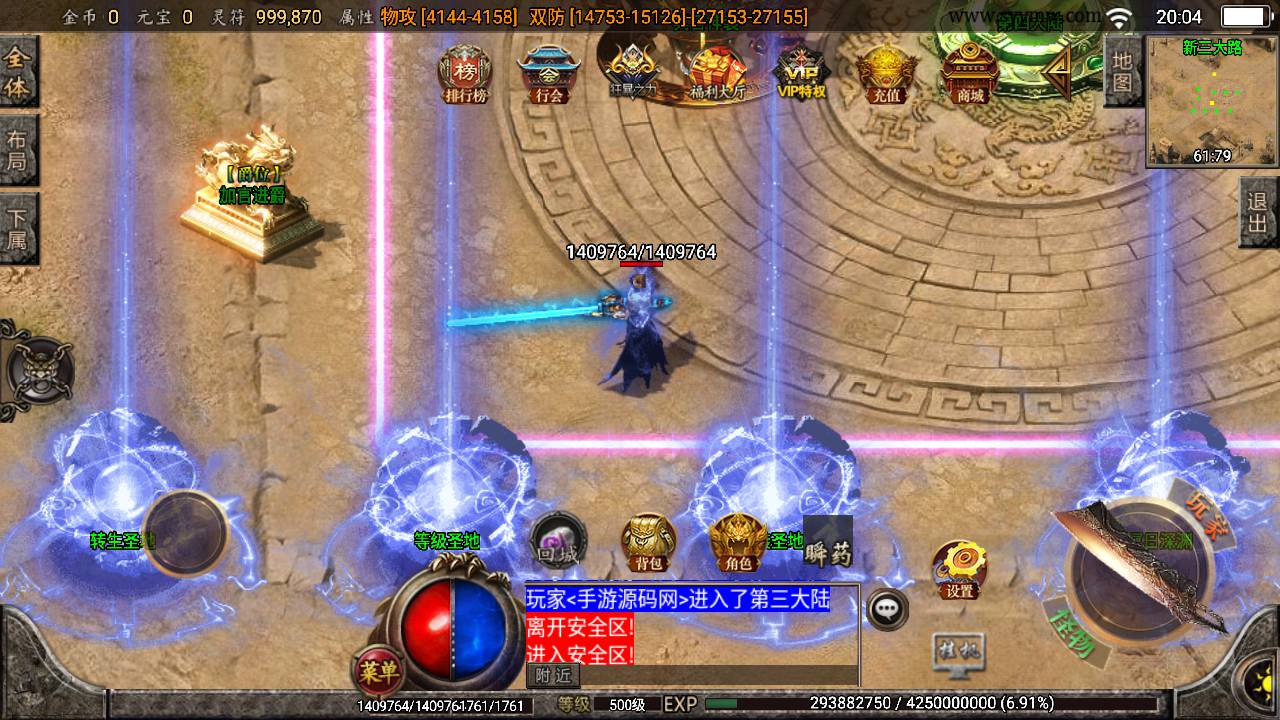Screen dimensions: 1280x720
Task: Open the 布局 layout option
Action: pyautogui.click(x=18, y=150)
